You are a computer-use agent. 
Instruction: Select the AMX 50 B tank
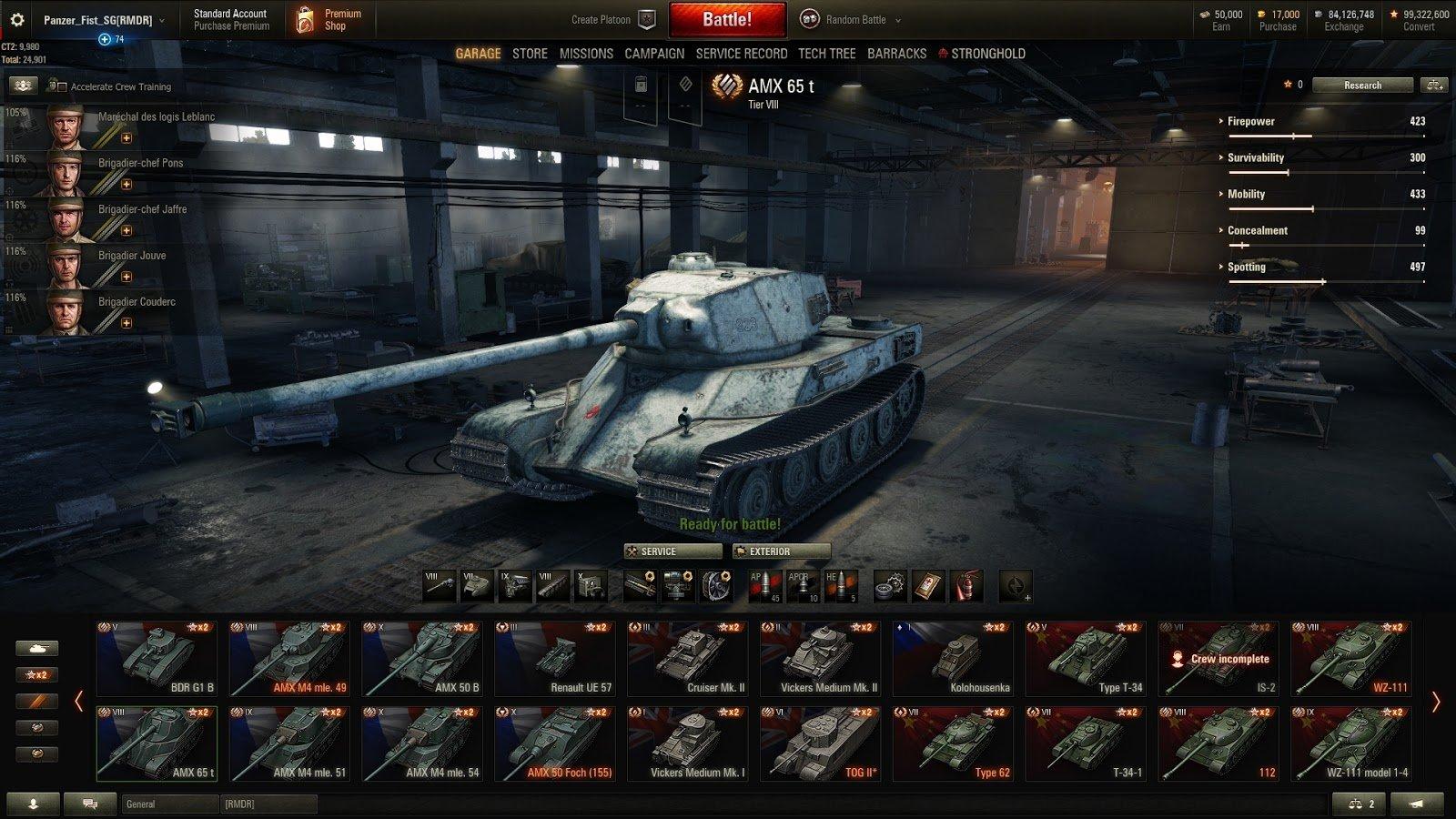pos(421,659)
